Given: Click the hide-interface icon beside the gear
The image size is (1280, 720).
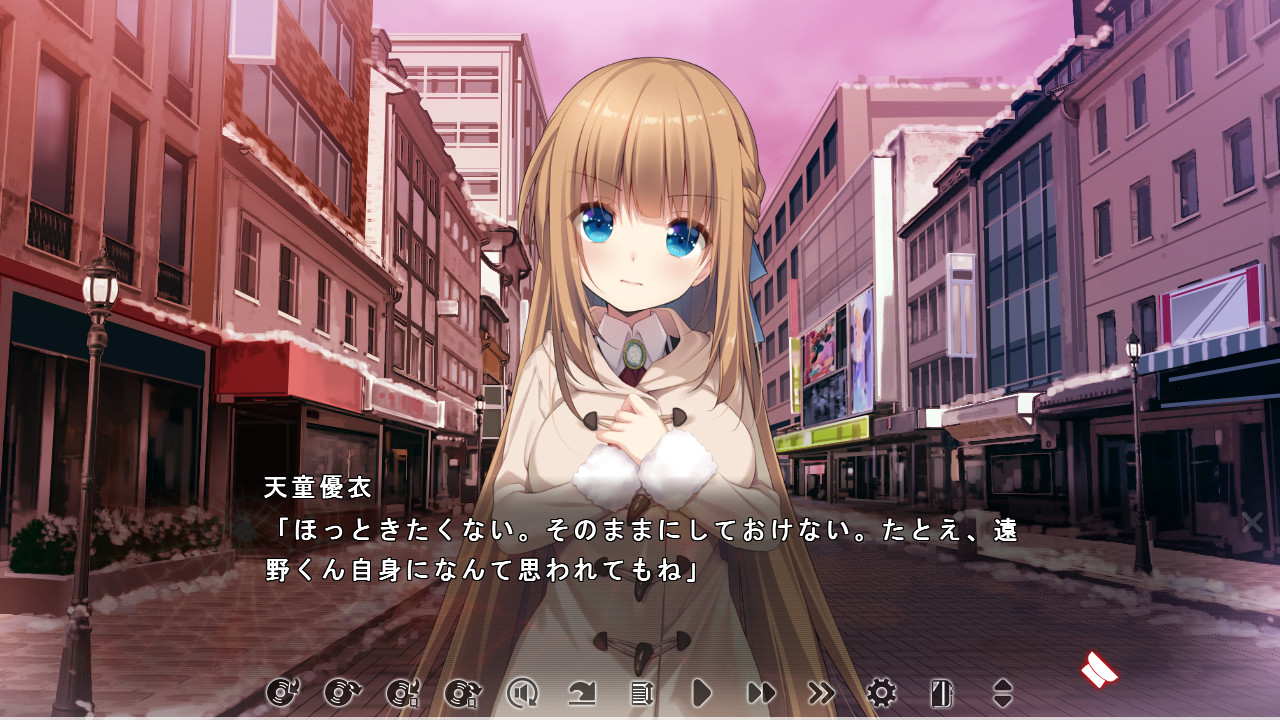Looking at the screenshot, I should [942, 690].
